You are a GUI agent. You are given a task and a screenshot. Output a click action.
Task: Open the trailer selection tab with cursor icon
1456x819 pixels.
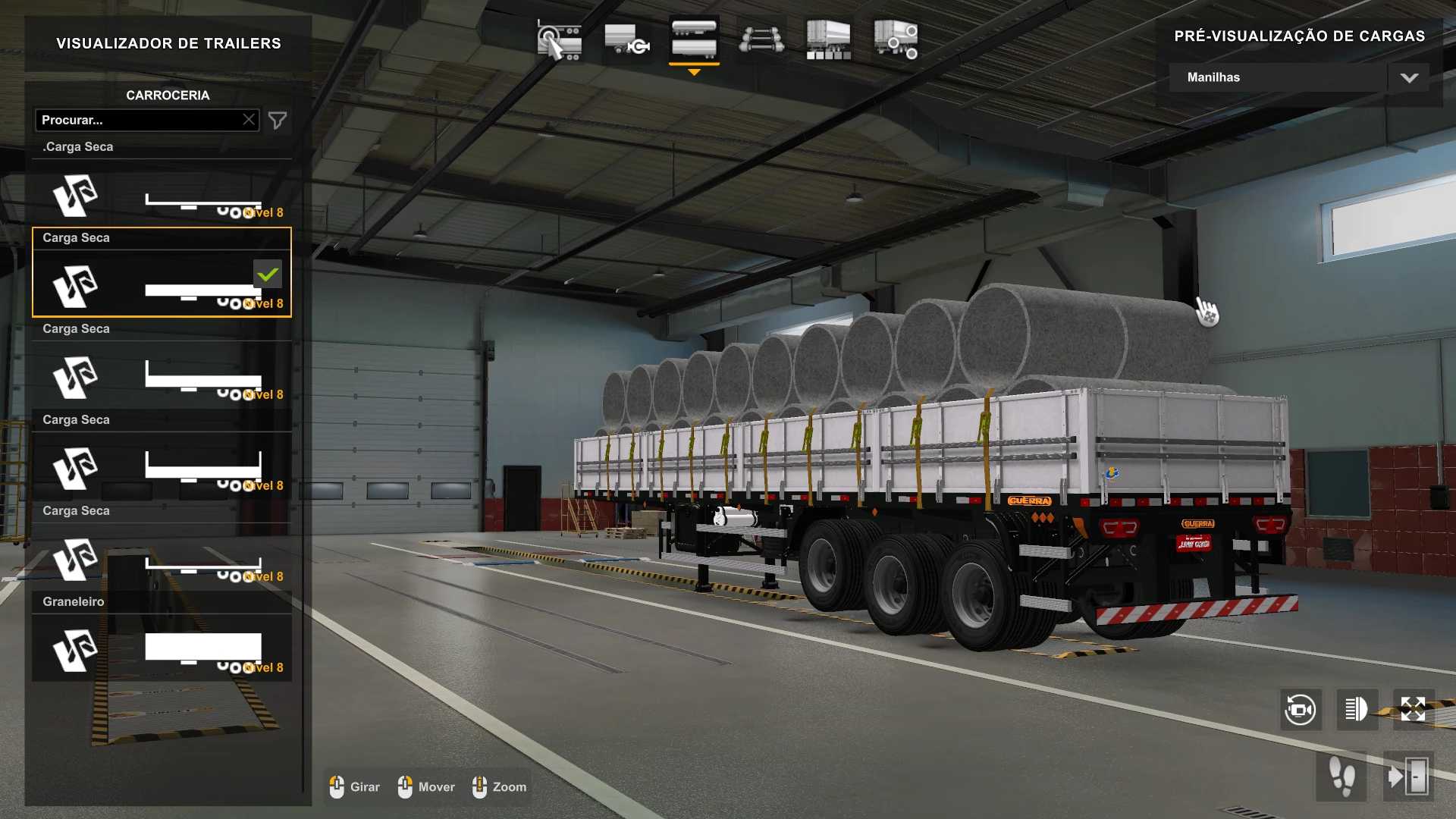tap(559, 40)
